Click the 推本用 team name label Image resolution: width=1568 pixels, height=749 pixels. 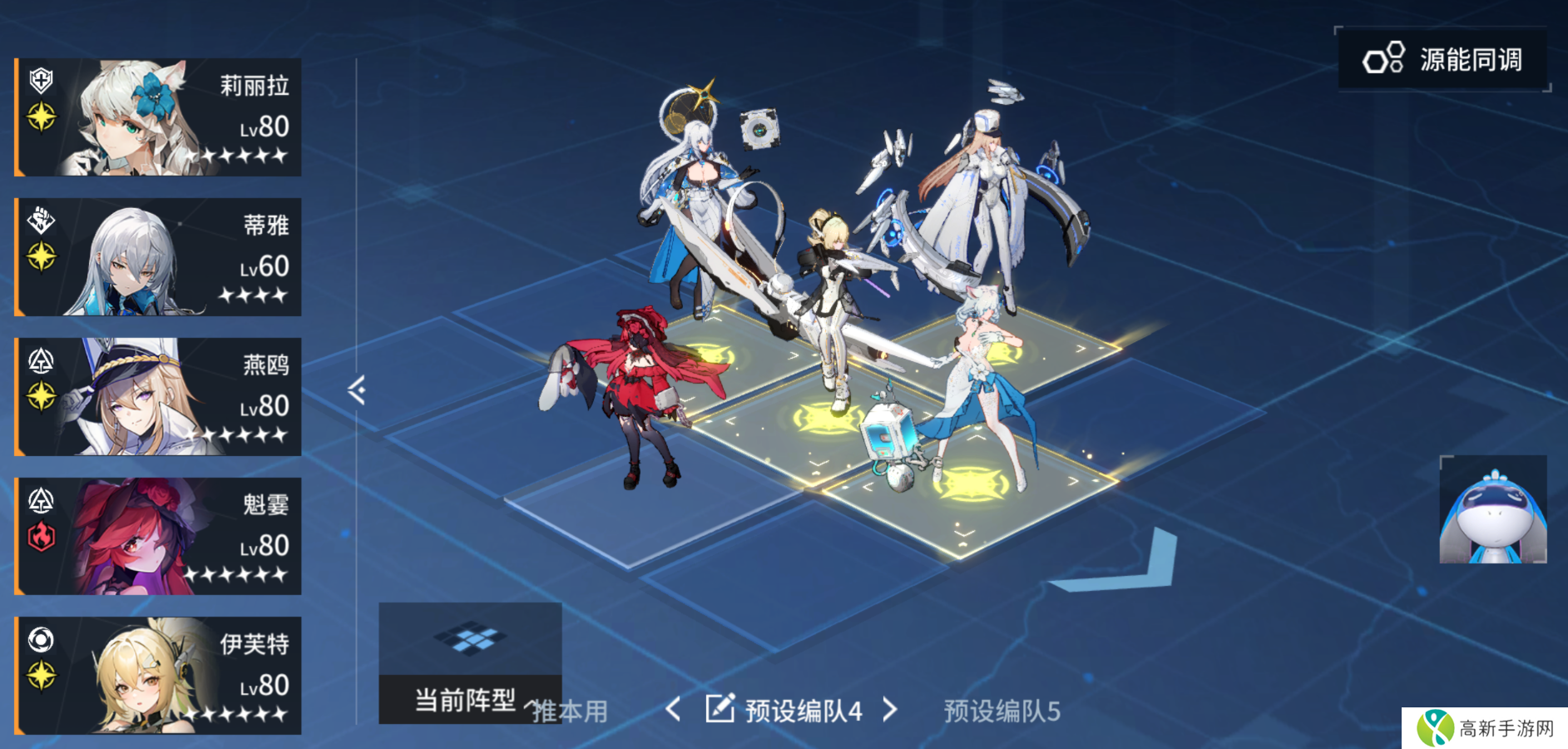569,712
